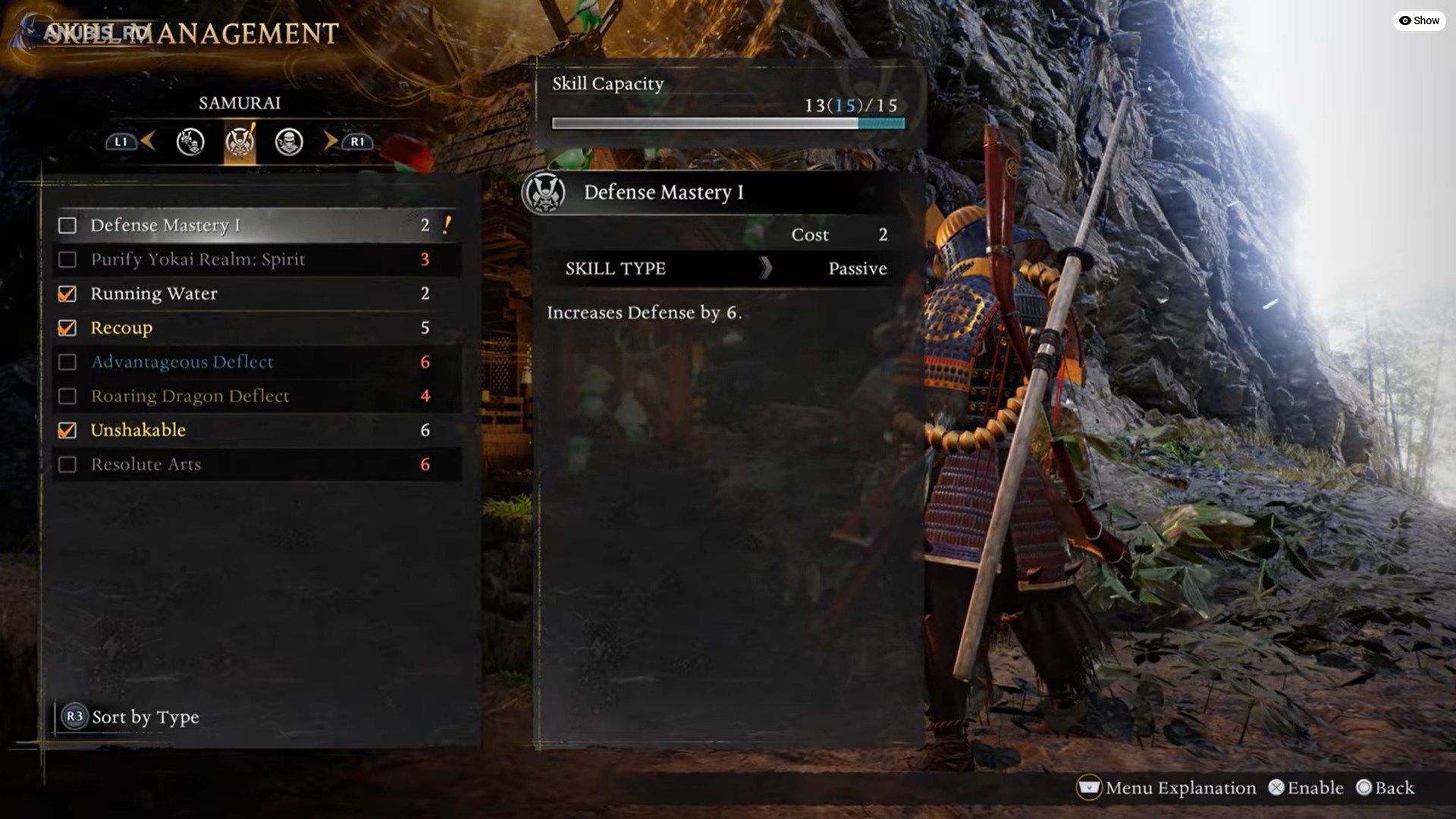
Task: Choose Purify Yokai Realm: Spirit skill
Action: tap(256, 259)
